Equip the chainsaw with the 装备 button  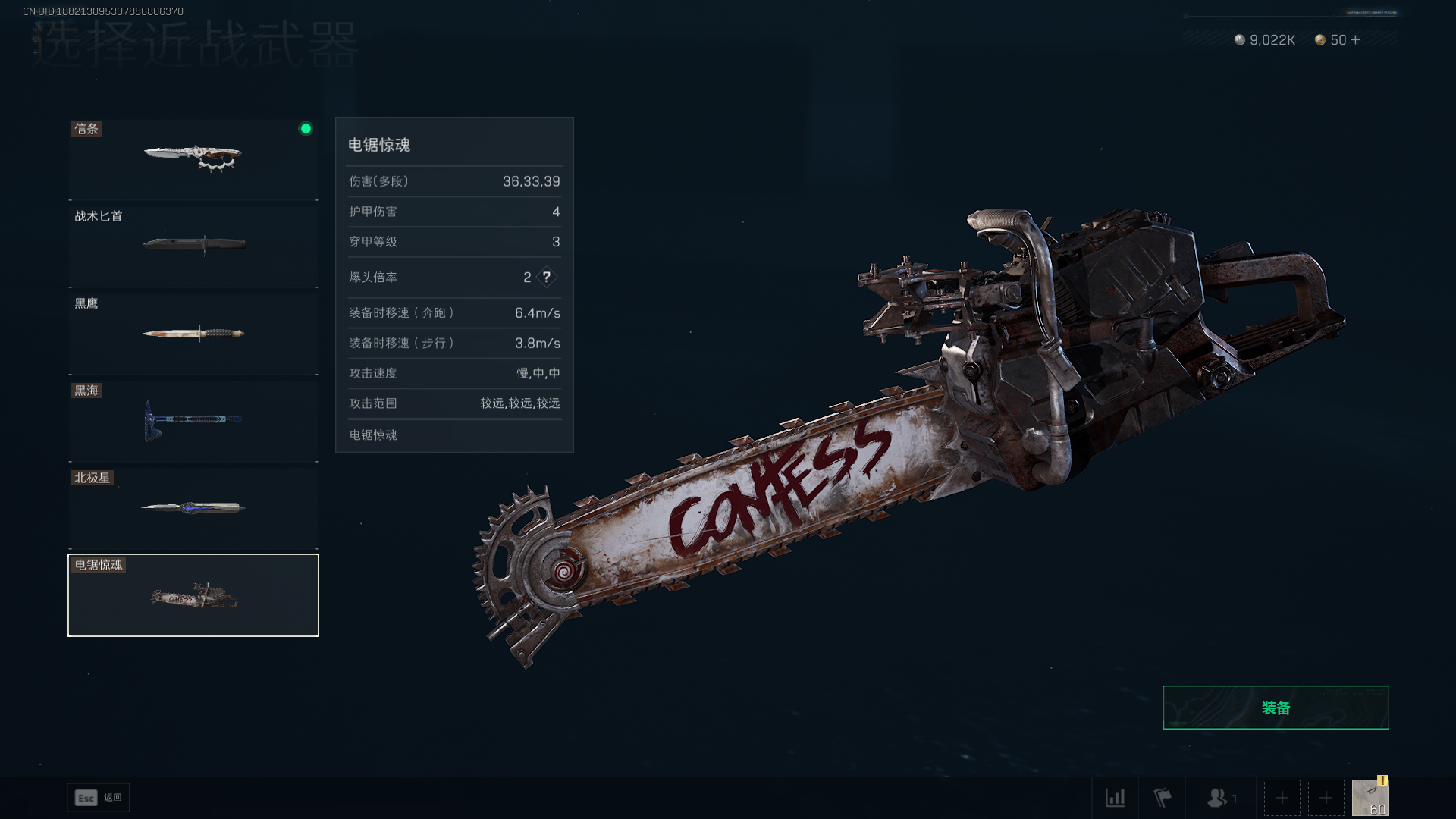point(1276,708)
